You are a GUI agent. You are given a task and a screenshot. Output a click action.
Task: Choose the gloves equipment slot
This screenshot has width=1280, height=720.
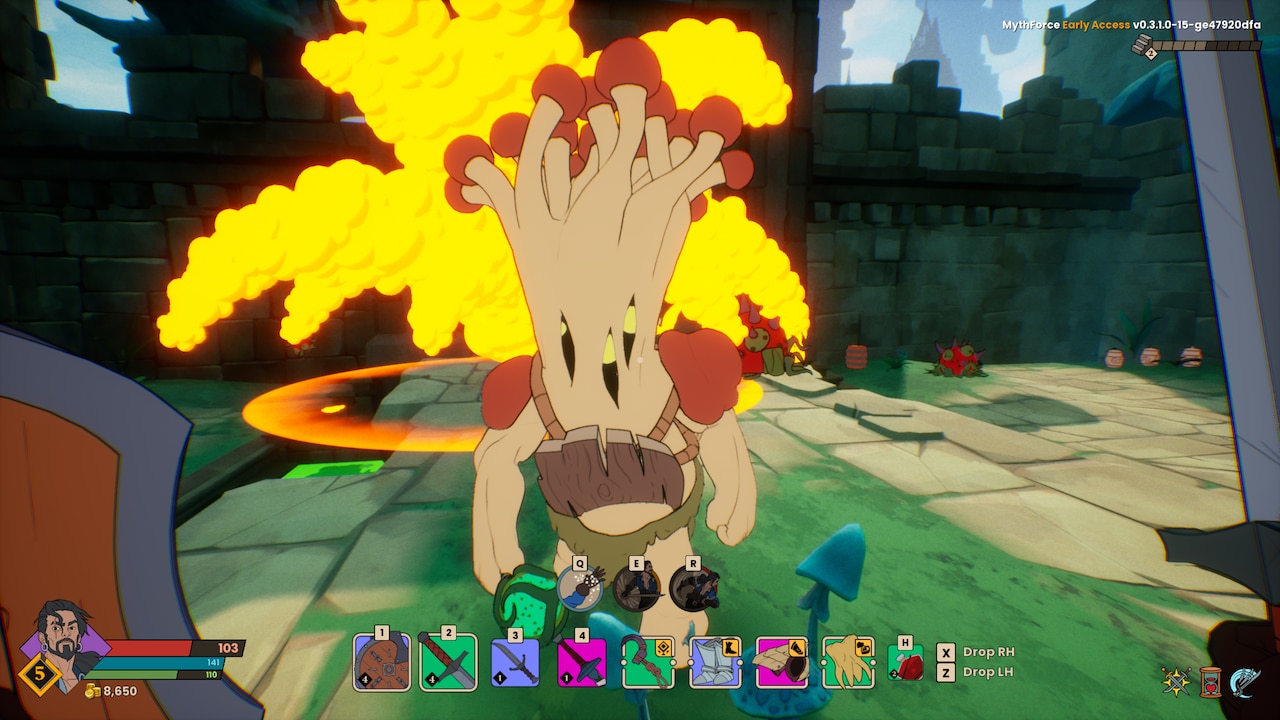[848, 662]
